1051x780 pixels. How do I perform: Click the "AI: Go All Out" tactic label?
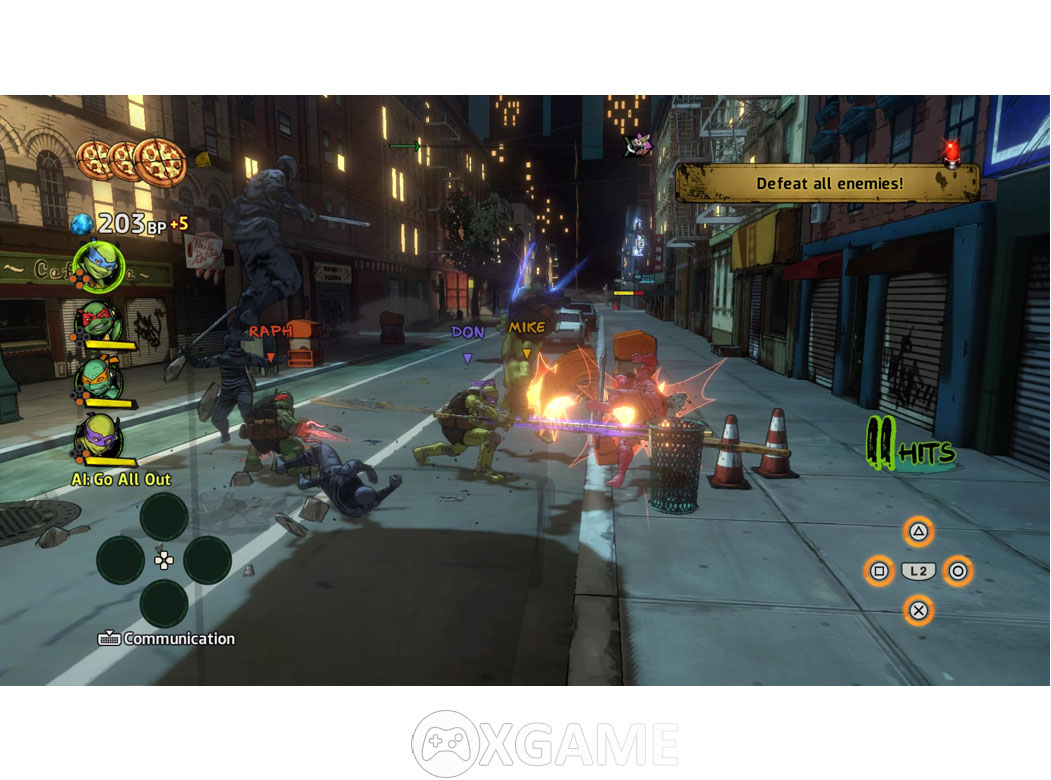click(121, 479)
